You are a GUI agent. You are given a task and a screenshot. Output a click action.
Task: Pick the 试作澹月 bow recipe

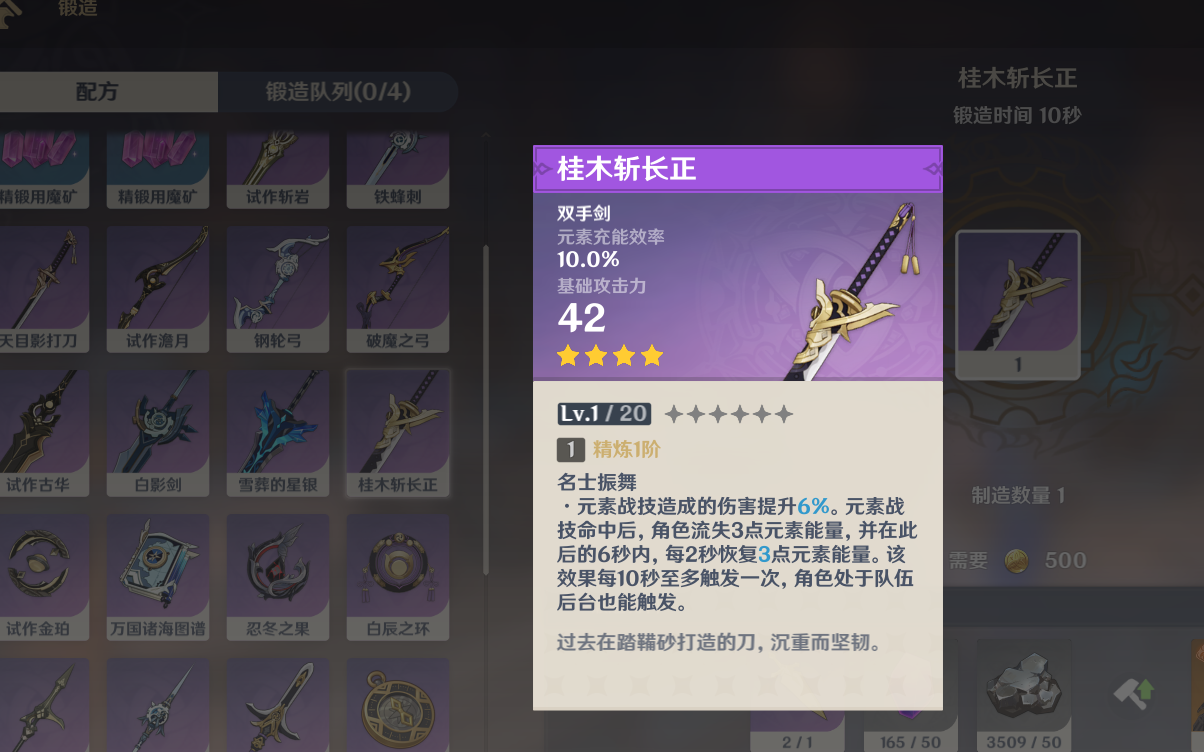[158, 288]
